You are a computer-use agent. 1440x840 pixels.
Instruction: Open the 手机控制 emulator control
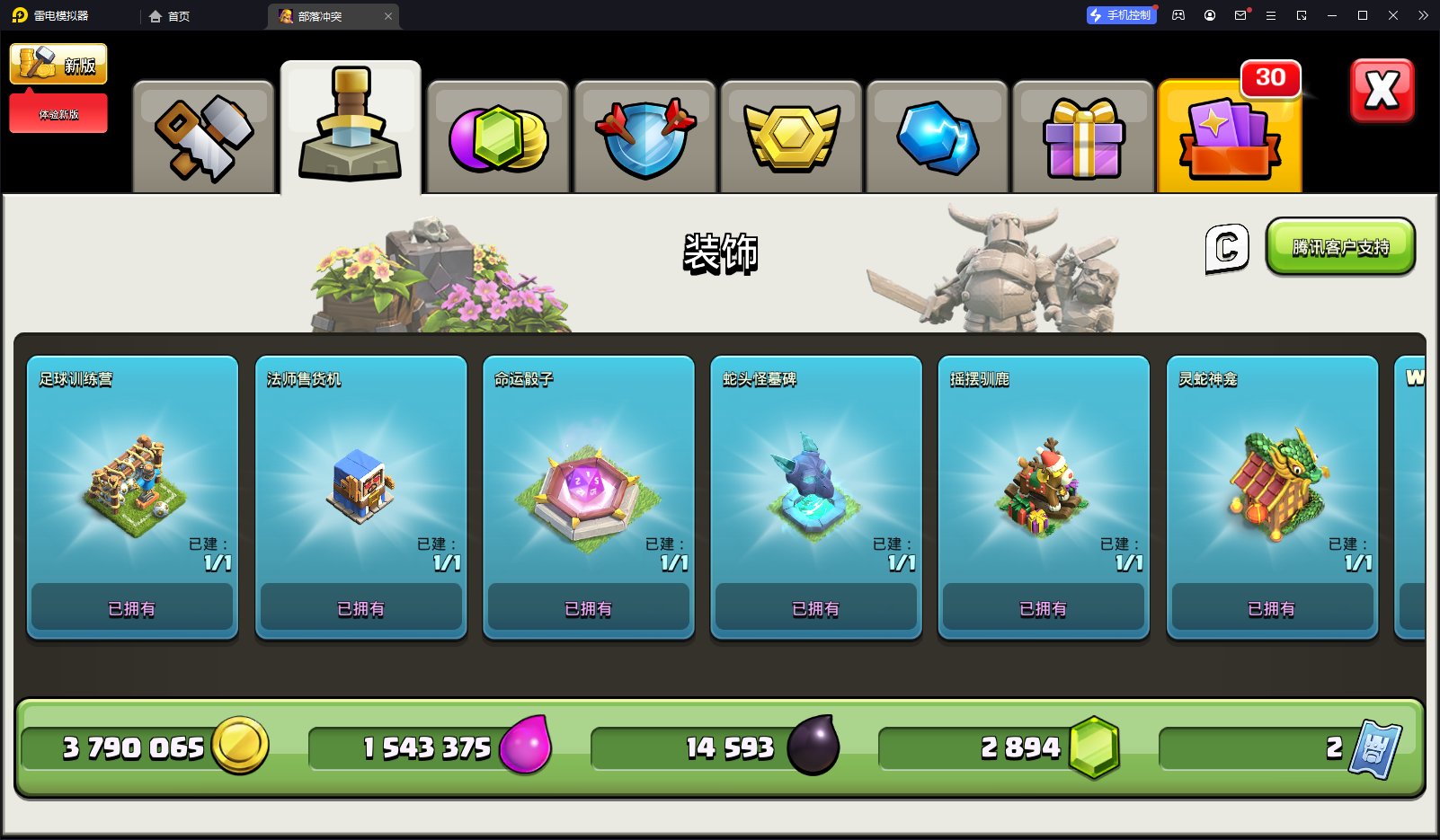click(1121, 15)
